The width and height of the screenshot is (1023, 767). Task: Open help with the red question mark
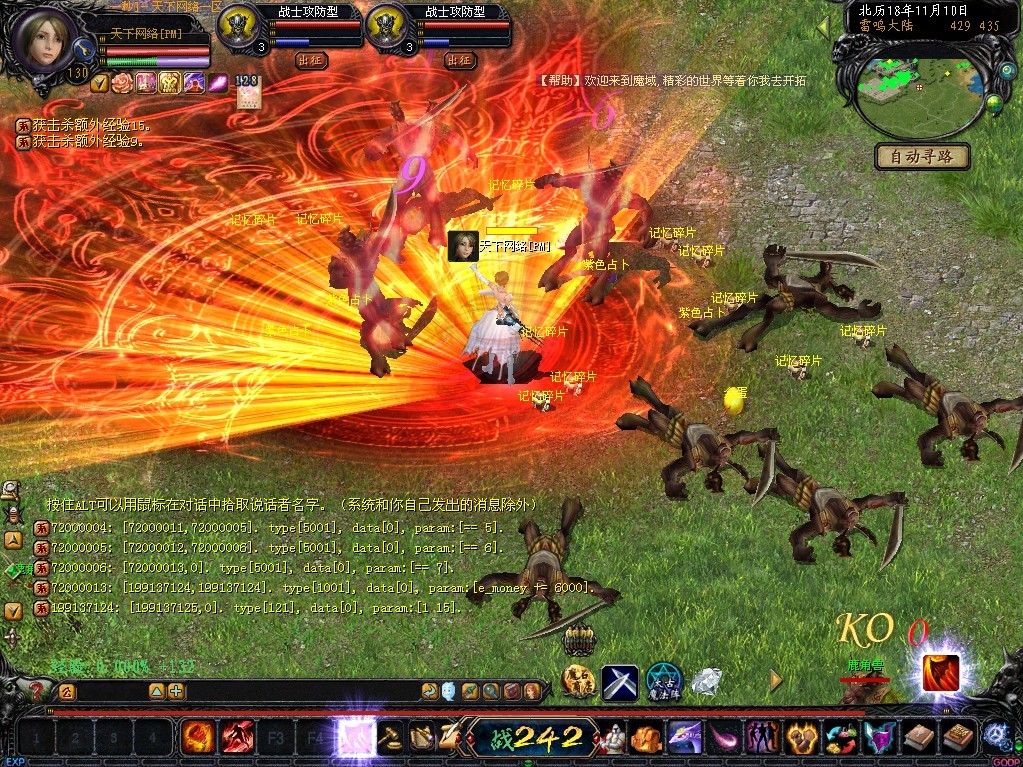[x=38, y=691]
